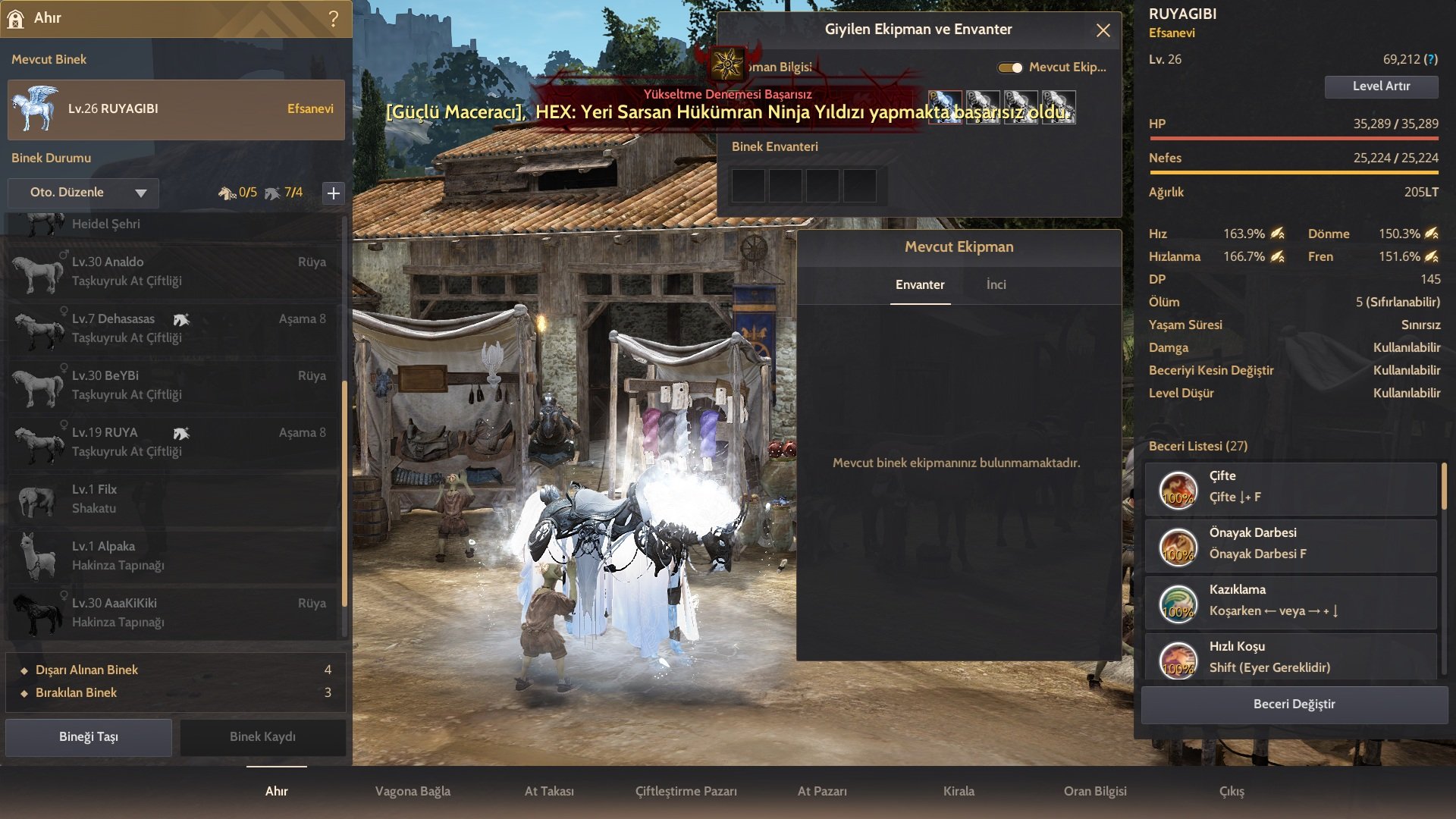1456x819 pixels.
Task: Click the Bineği Taşı button
Action: (89, 737)
